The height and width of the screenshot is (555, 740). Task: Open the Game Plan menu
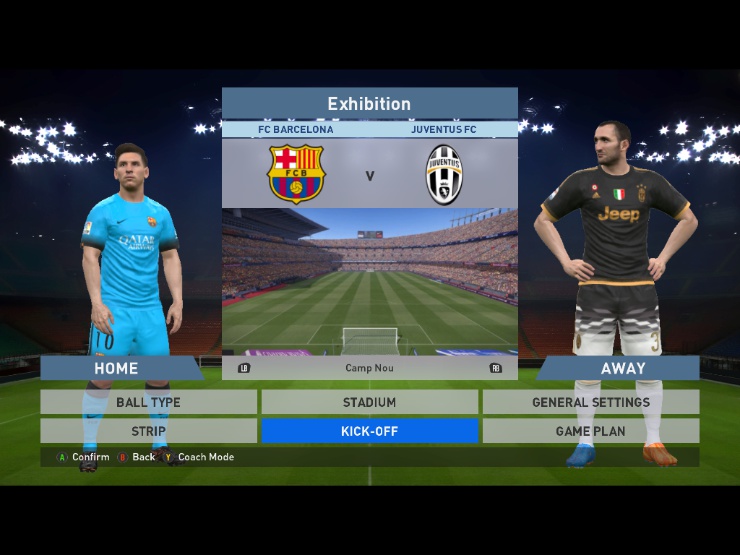(x=590, y=431)
